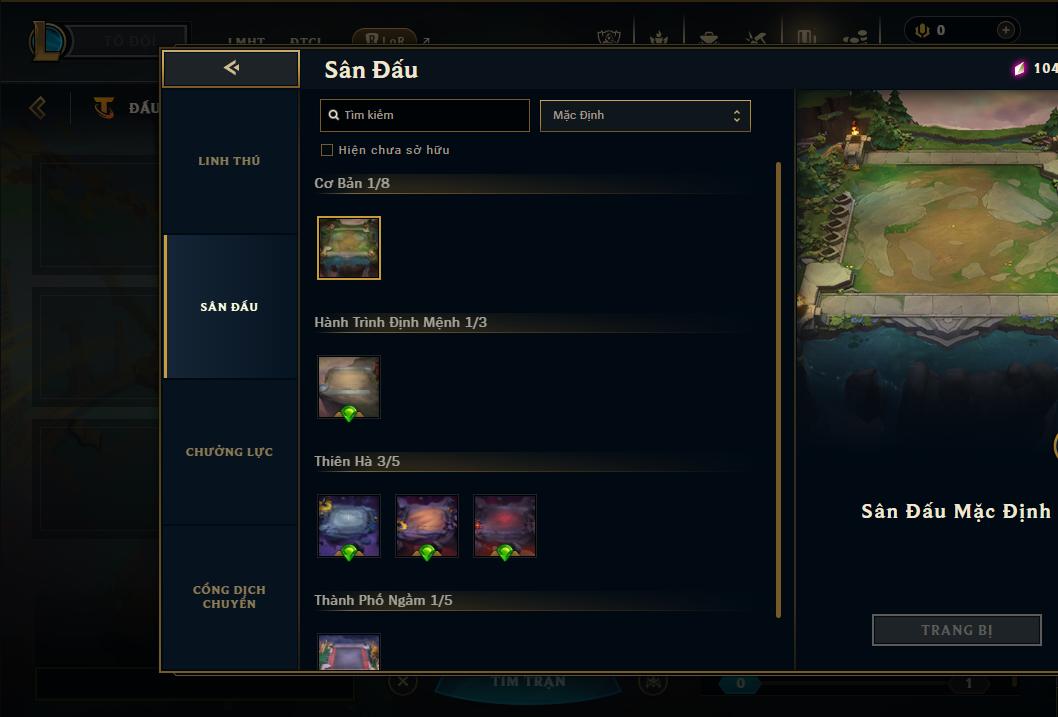The width and height of the screenshot is (1058, 717).
Task: Click the Trang Bị equip button
Action: [x=957, y=630]
